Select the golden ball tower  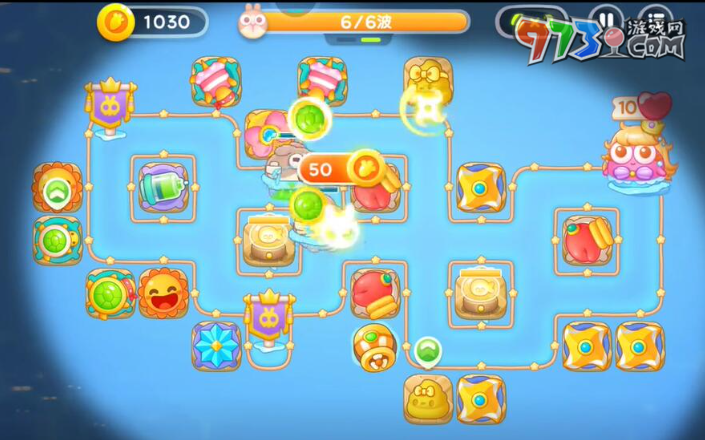click(374, 346)
